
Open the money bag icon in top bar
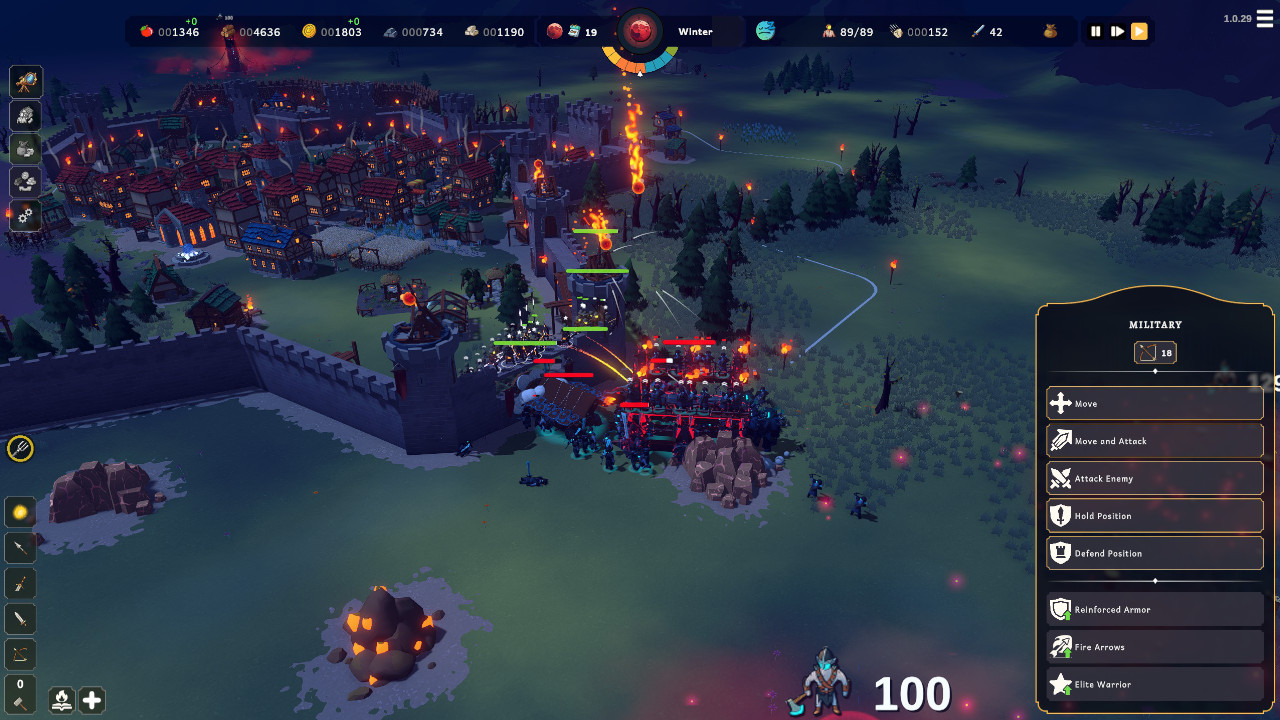[x=1048, y=32]
